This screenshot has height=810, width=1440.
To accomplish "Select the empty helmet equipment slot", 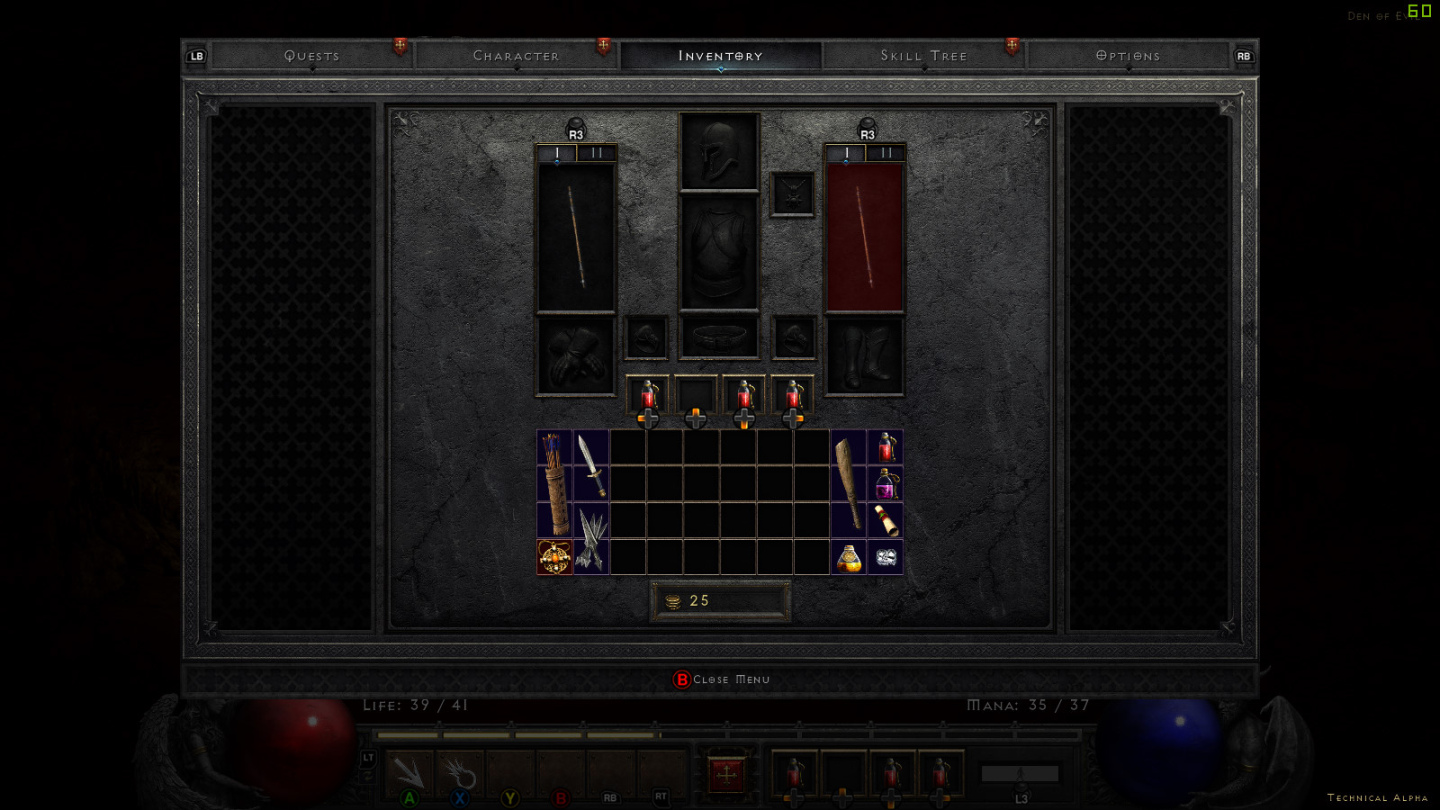I will coord(719,151).
